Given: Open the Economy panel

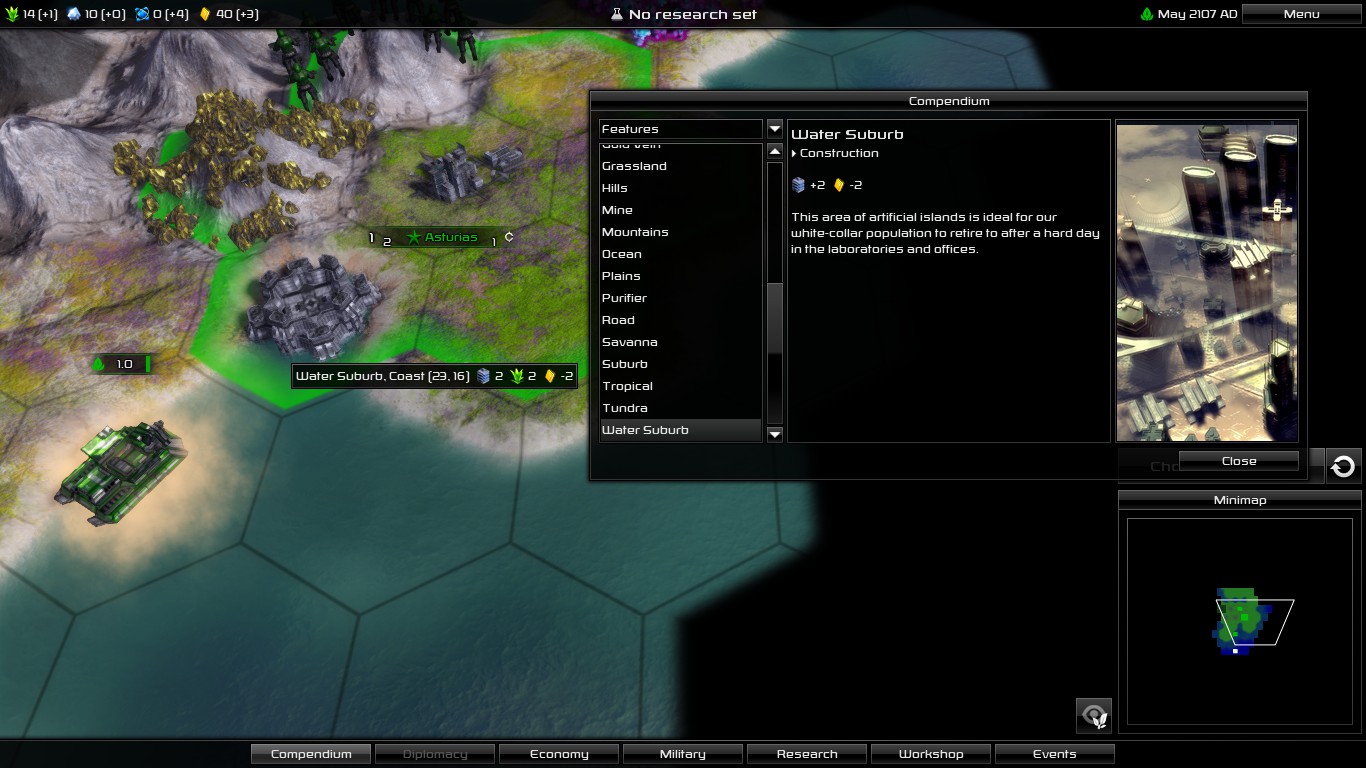Looking at the screenshot, I should (559, 754).
